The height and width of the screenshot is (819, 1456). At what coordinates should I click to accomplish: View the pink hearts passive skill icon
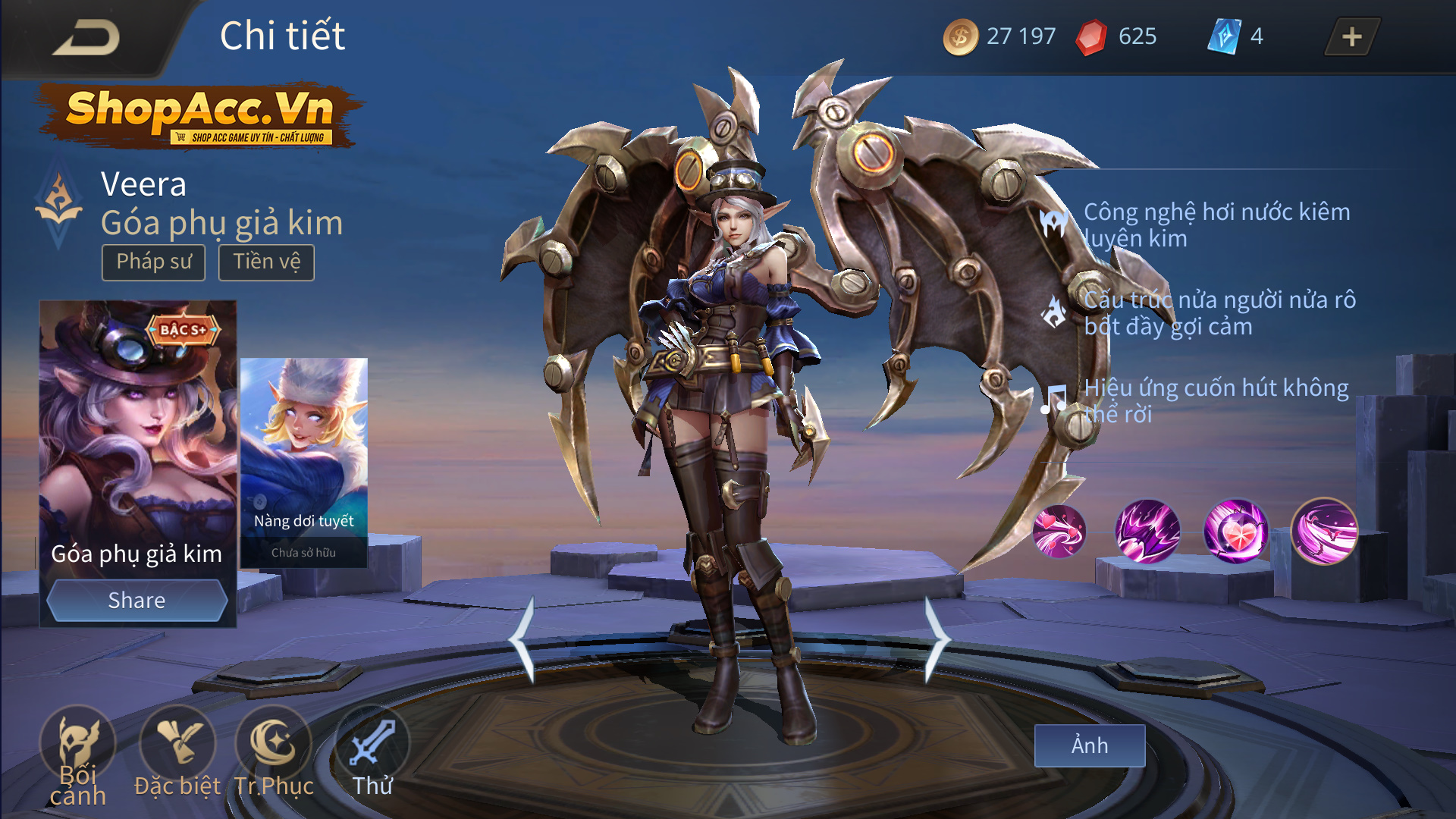[1059, 531]
